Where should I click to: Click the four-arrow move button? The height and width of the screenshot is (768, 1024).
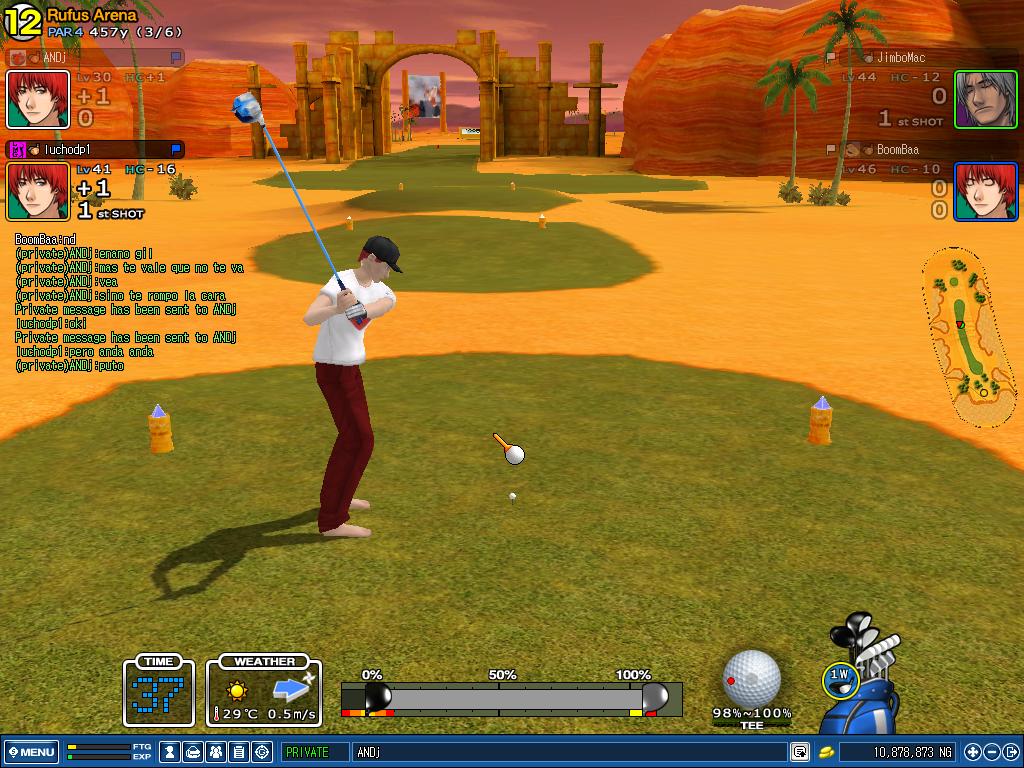pos(973,752)
